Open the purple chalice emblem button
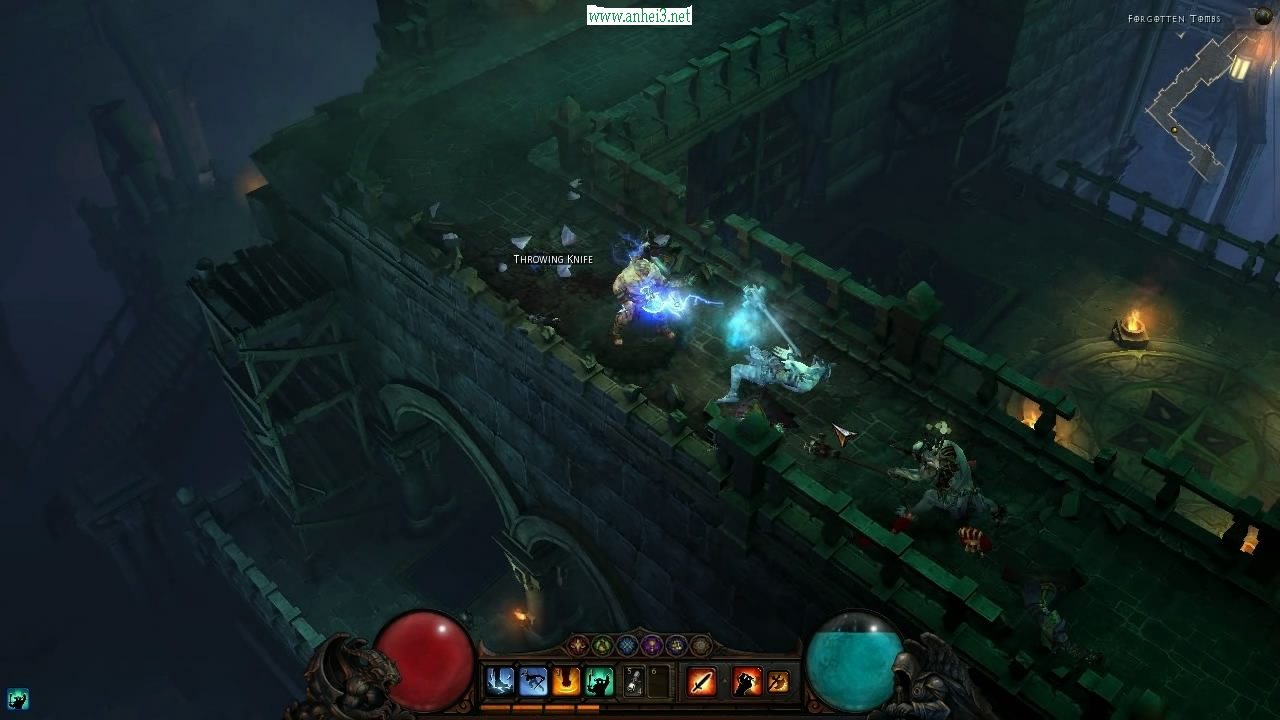The width and height of the screenshot is (1280, 720). (652, 646)
